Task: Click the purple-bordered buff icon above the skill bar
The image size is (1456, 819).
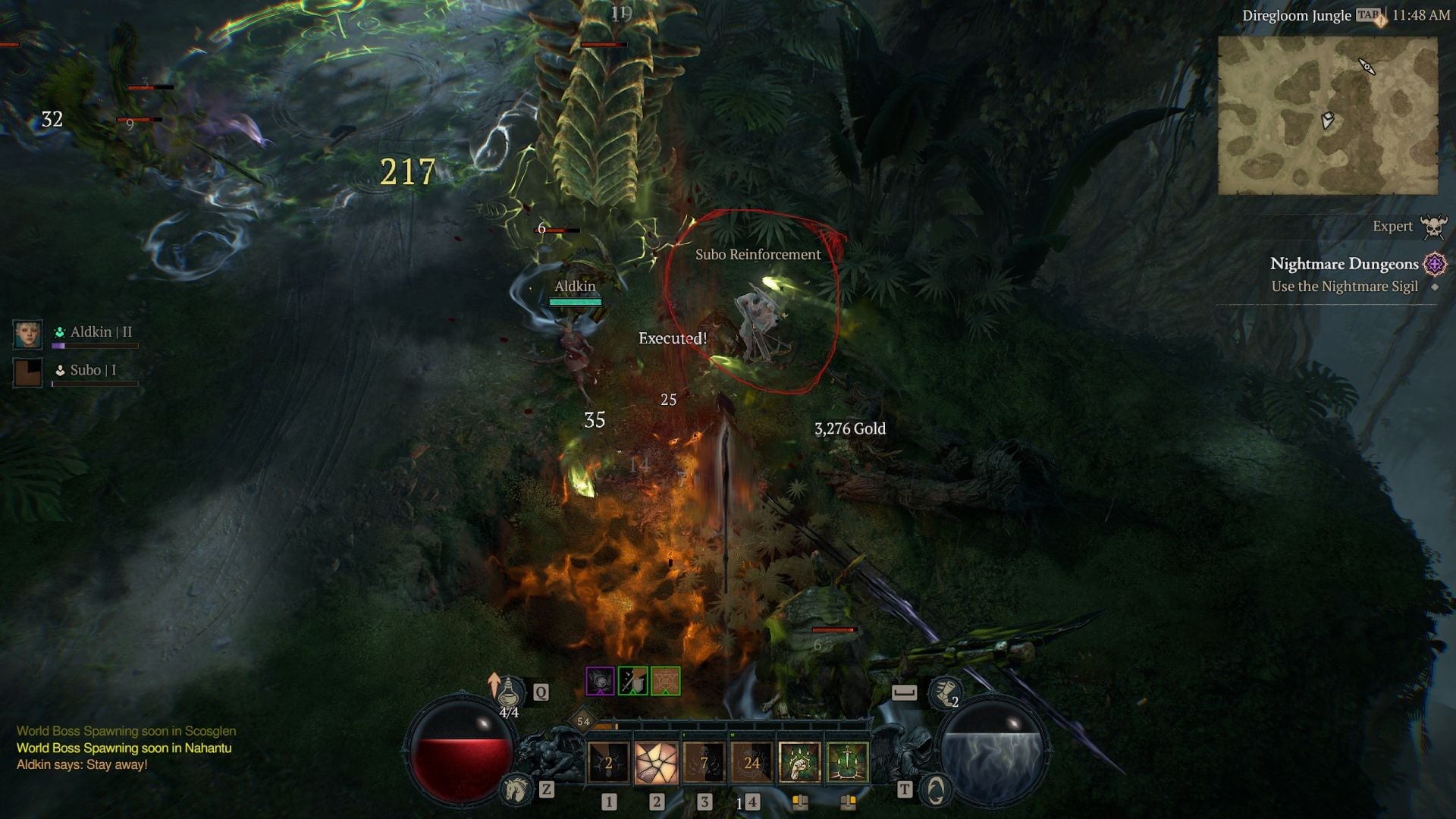Action: 601,682
